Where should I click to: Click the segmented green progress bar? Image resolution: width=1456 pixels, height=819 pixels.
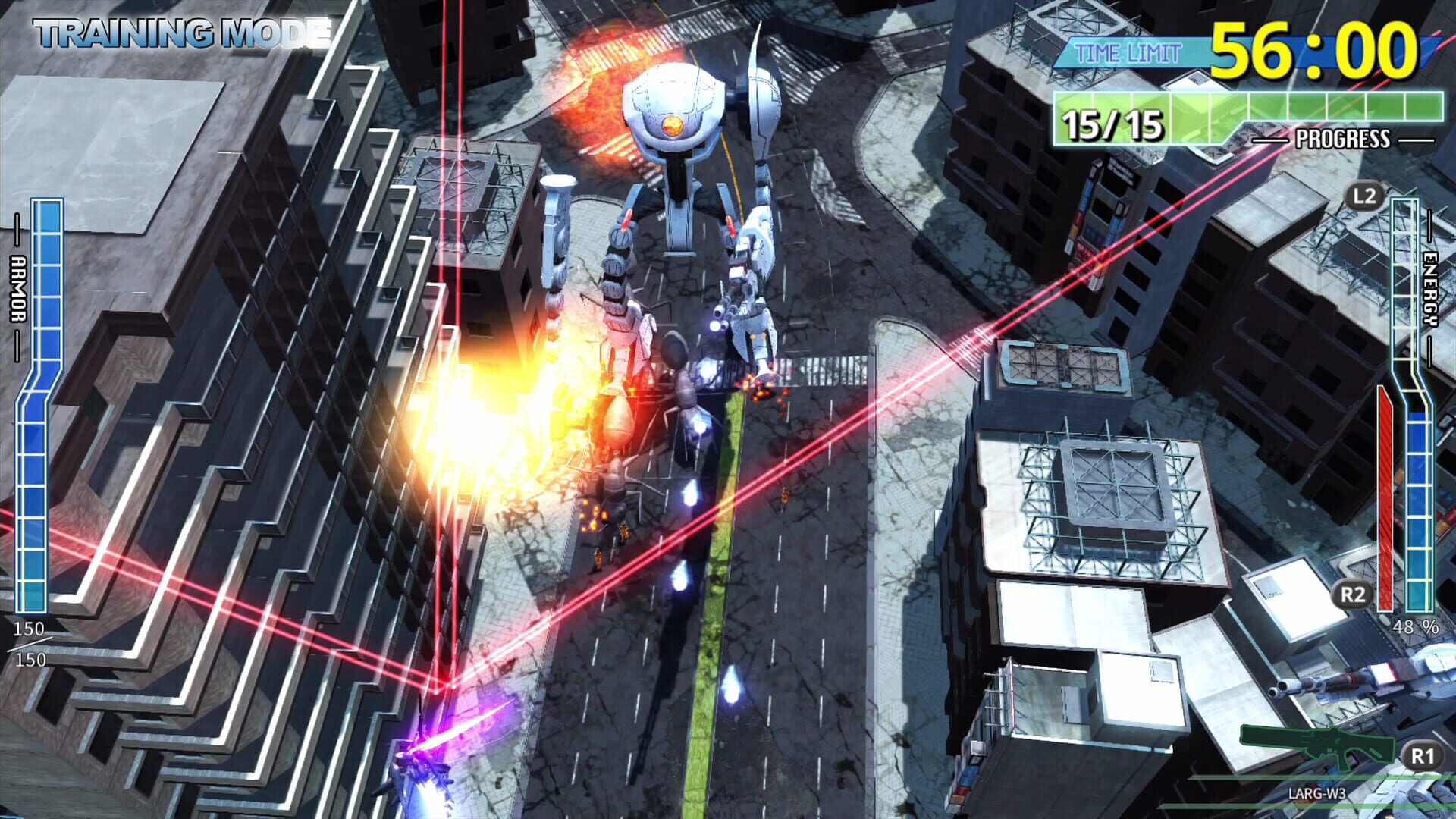tap(1251, 106)
